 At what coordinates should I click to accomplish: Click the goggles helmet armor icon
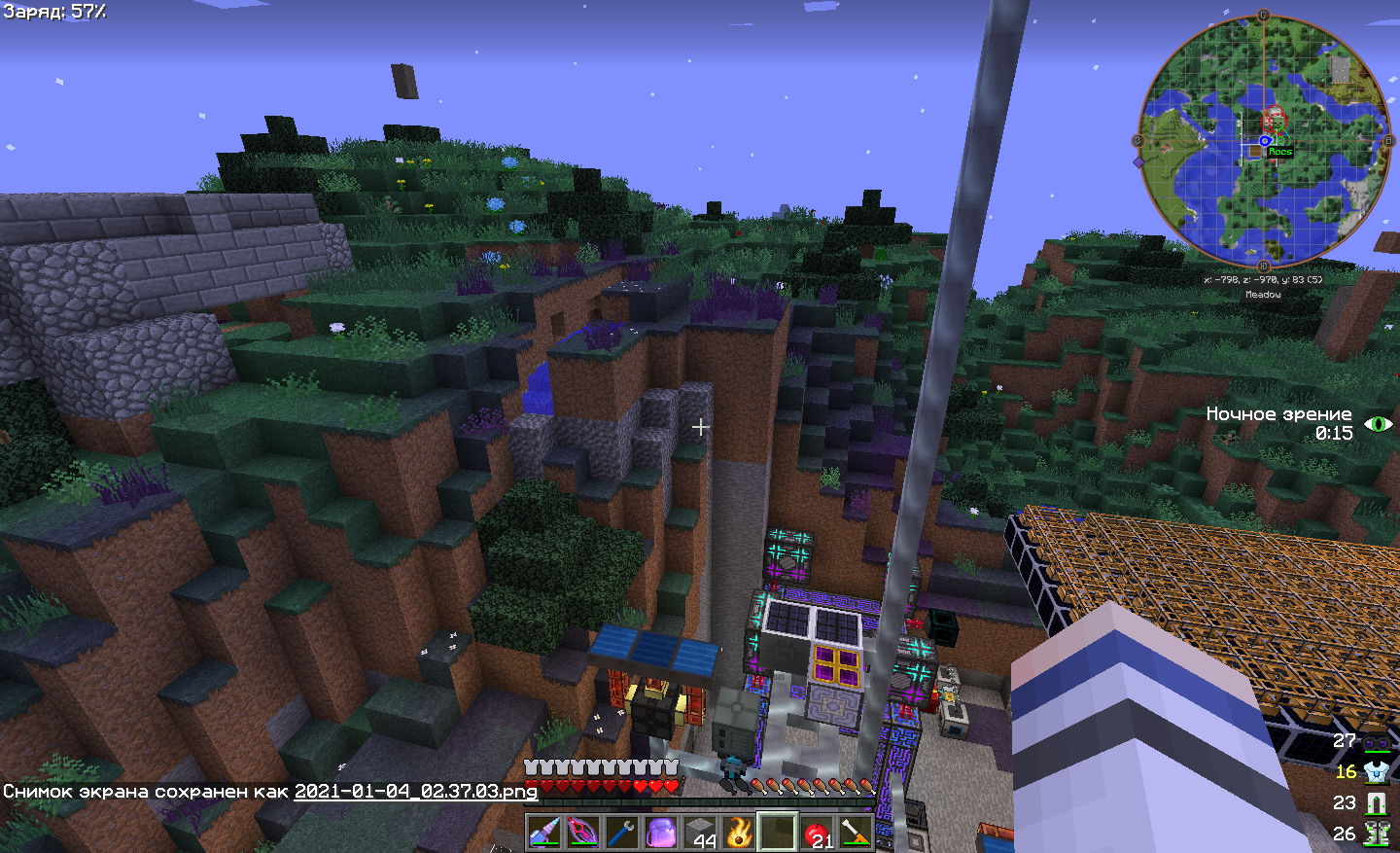tap(1377, 743)
